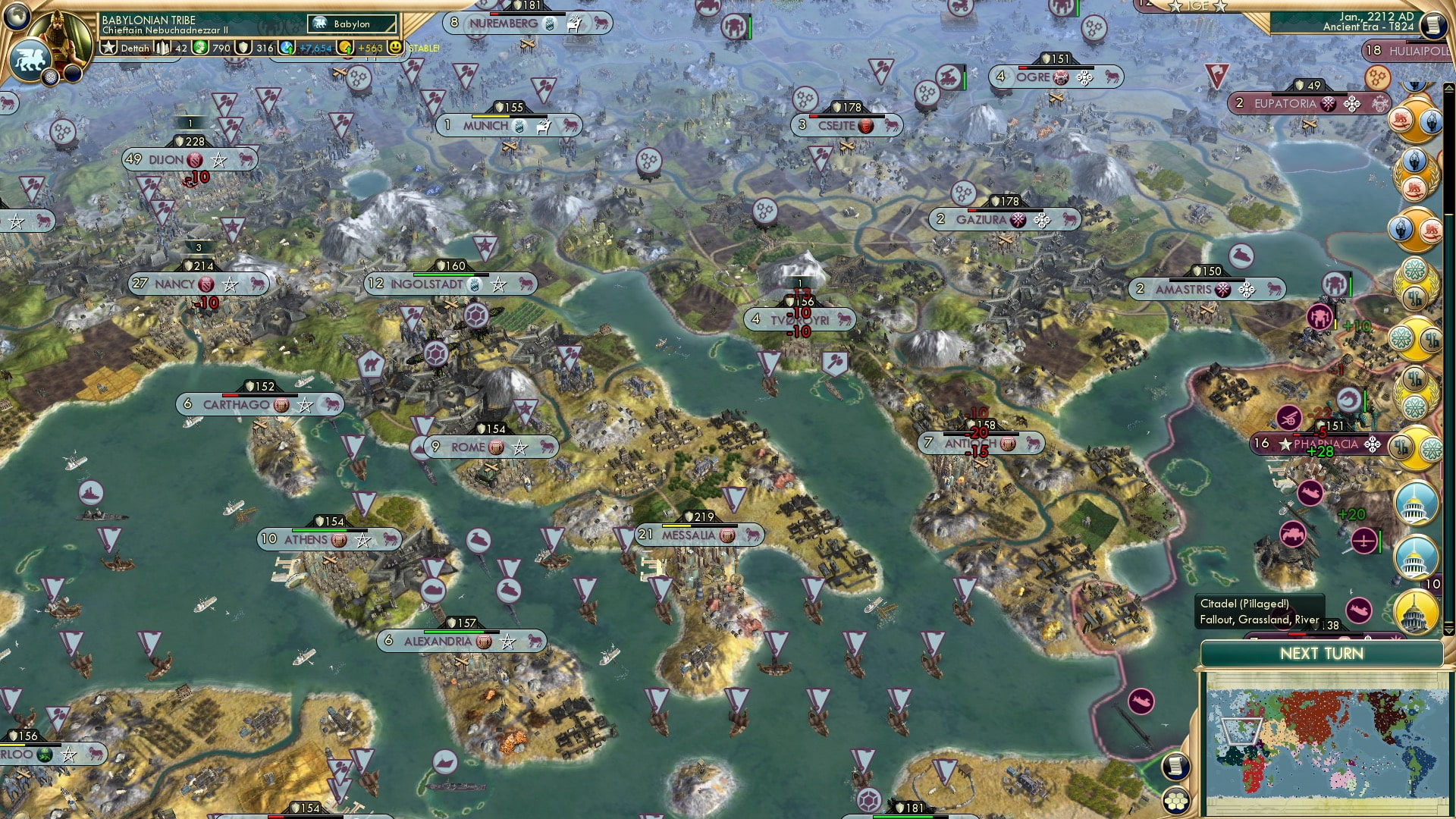Click the white lion civilization emblem icon

pos(30,59)
